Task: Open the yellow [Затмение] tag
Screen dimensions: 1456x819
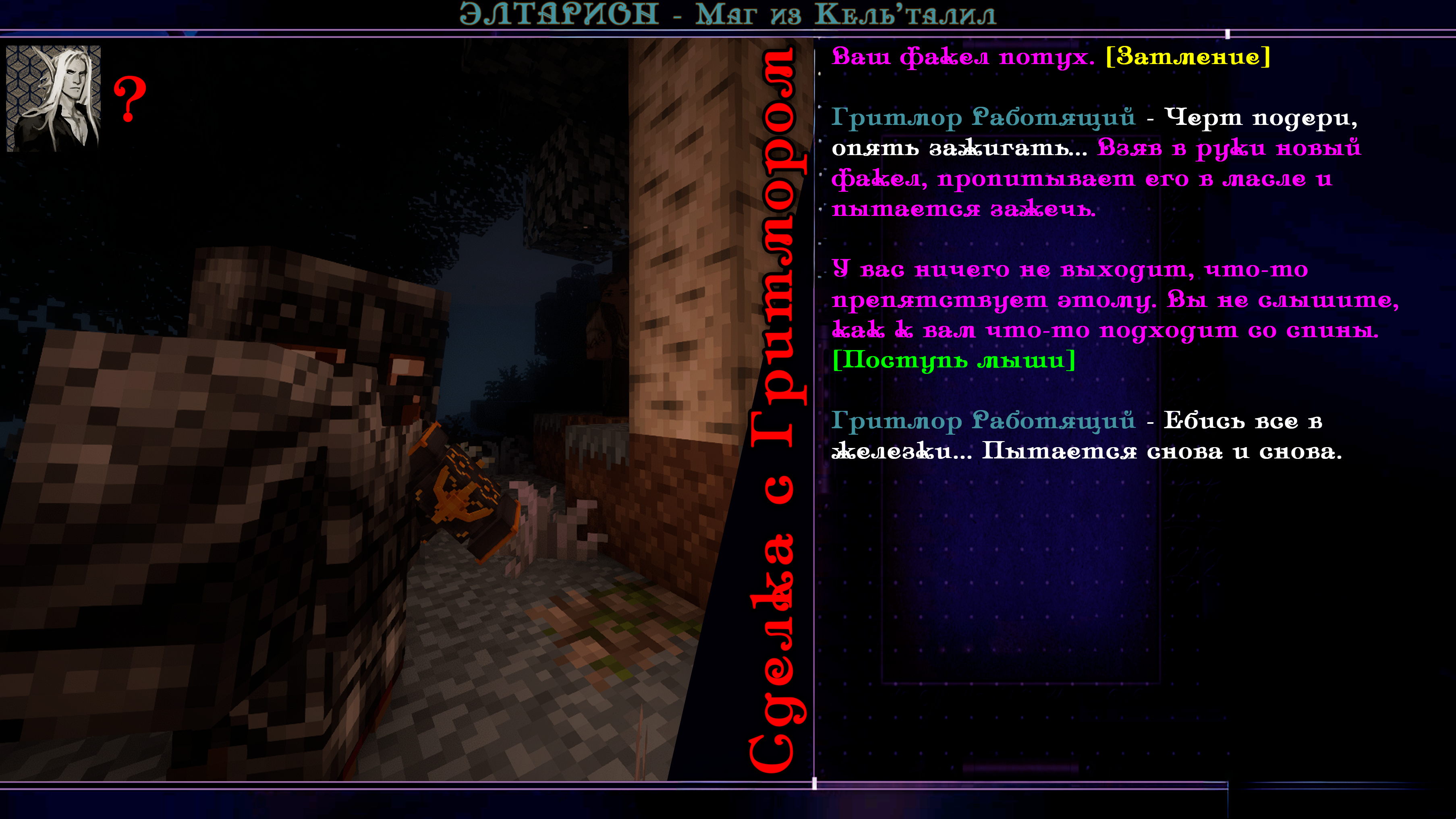Action: [x=1188, y=56]
